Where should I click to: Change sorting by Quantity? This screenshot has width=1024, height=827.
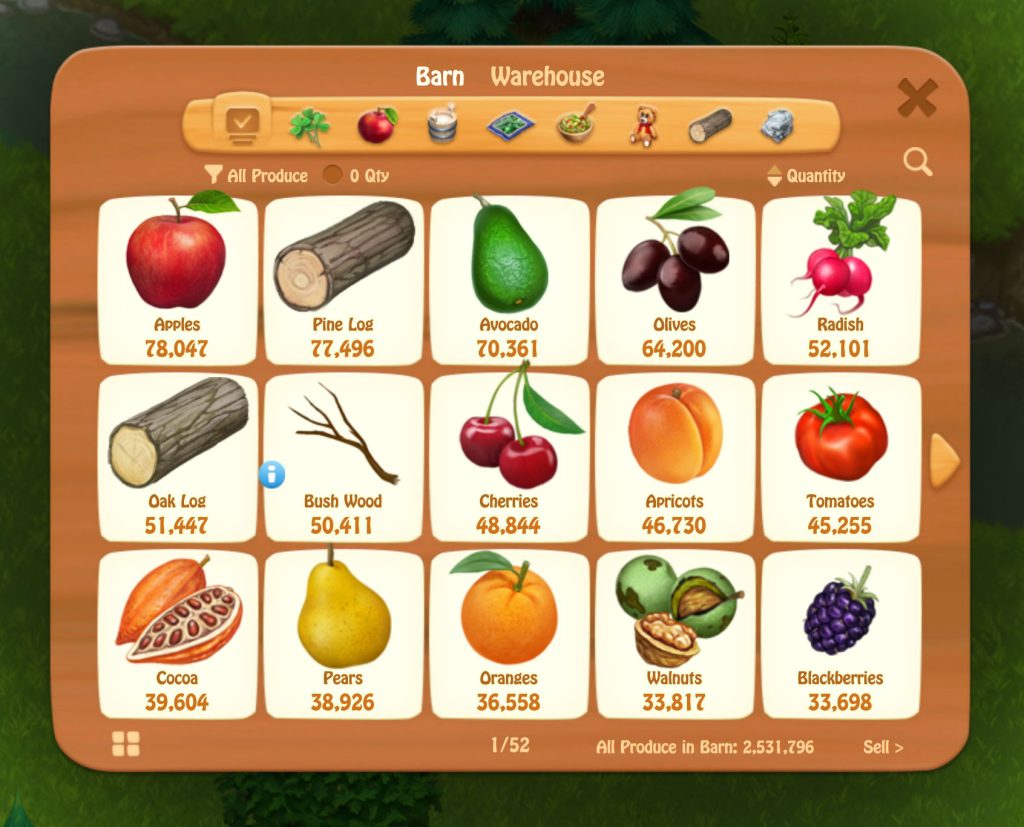coord(806,176)
